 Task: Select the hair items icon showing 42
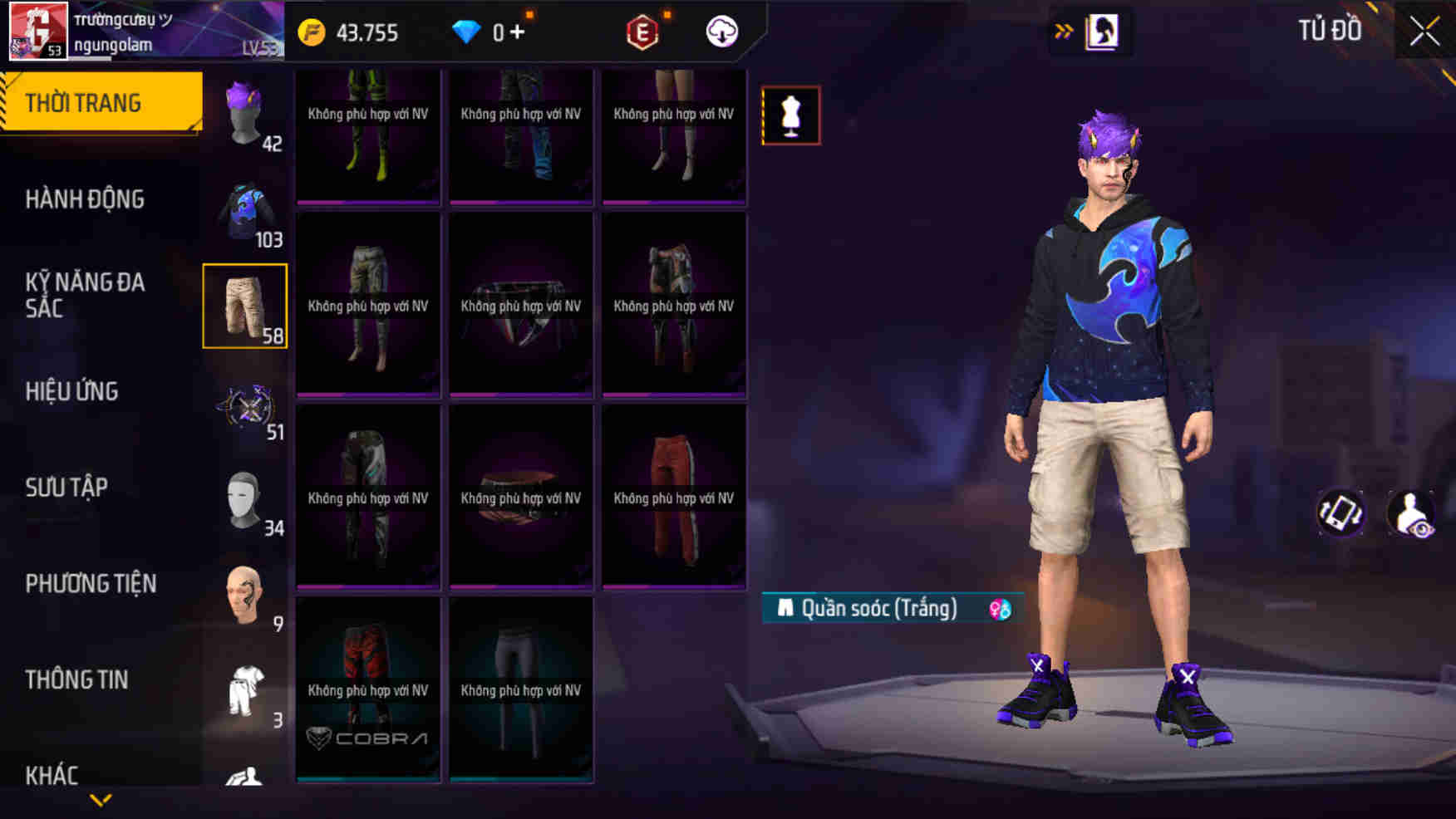click(245, 116)
